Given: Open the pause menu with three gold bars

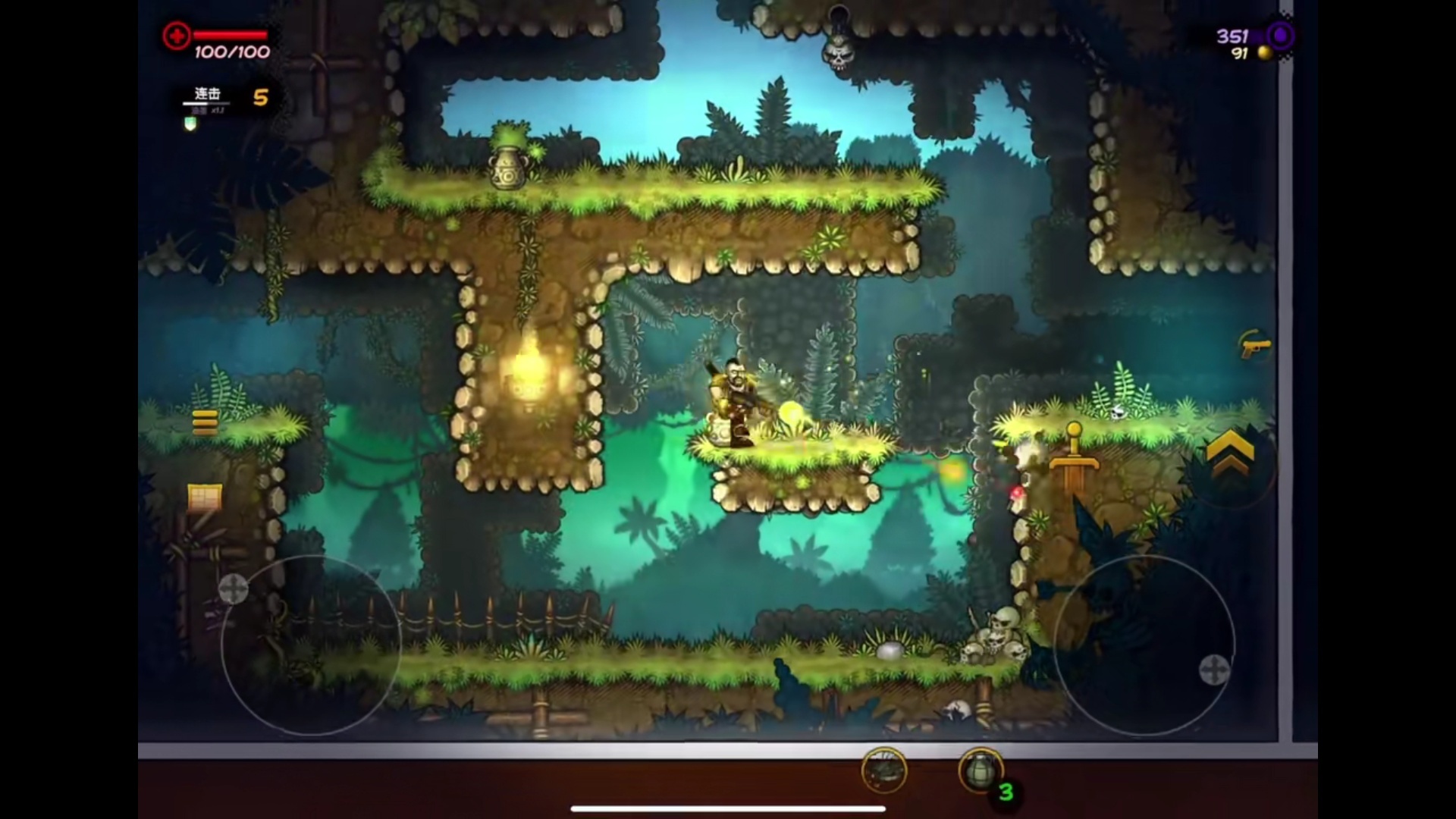Looking at the screenshot, I should (x=205, y=421).
